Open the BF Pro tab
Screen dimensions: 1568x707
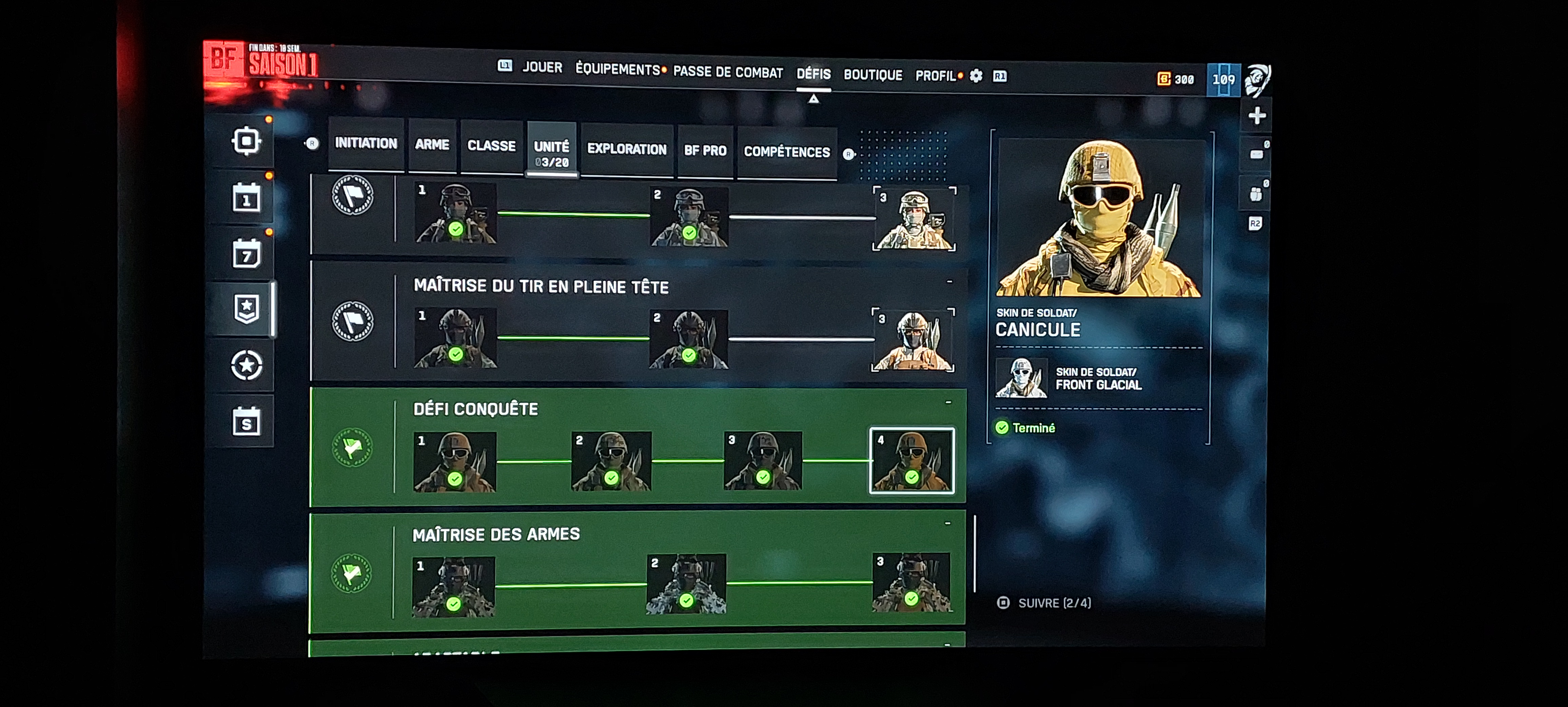coord(705,151)
